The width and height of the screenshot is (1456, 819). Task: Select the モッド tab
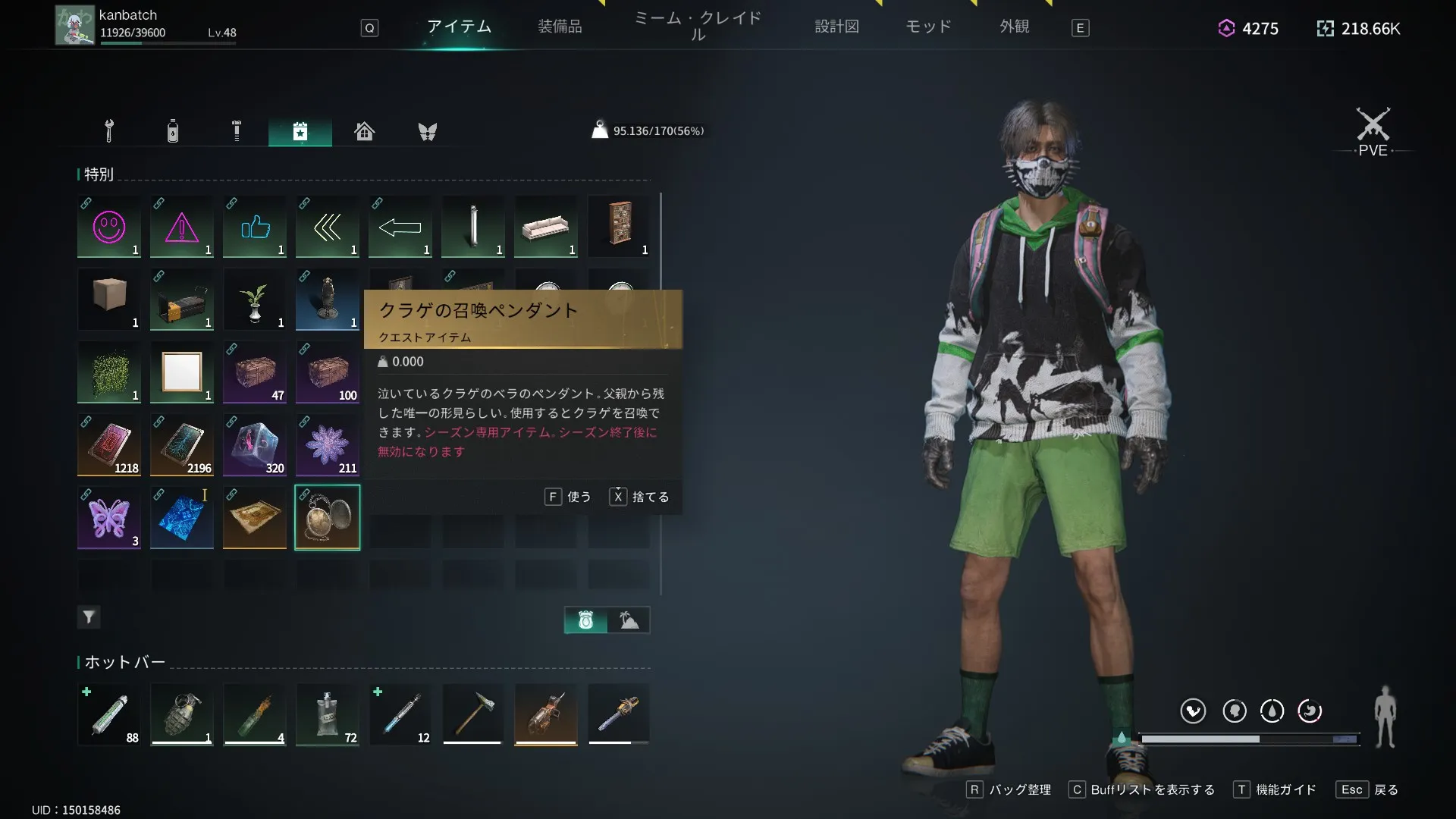(928, 27)
